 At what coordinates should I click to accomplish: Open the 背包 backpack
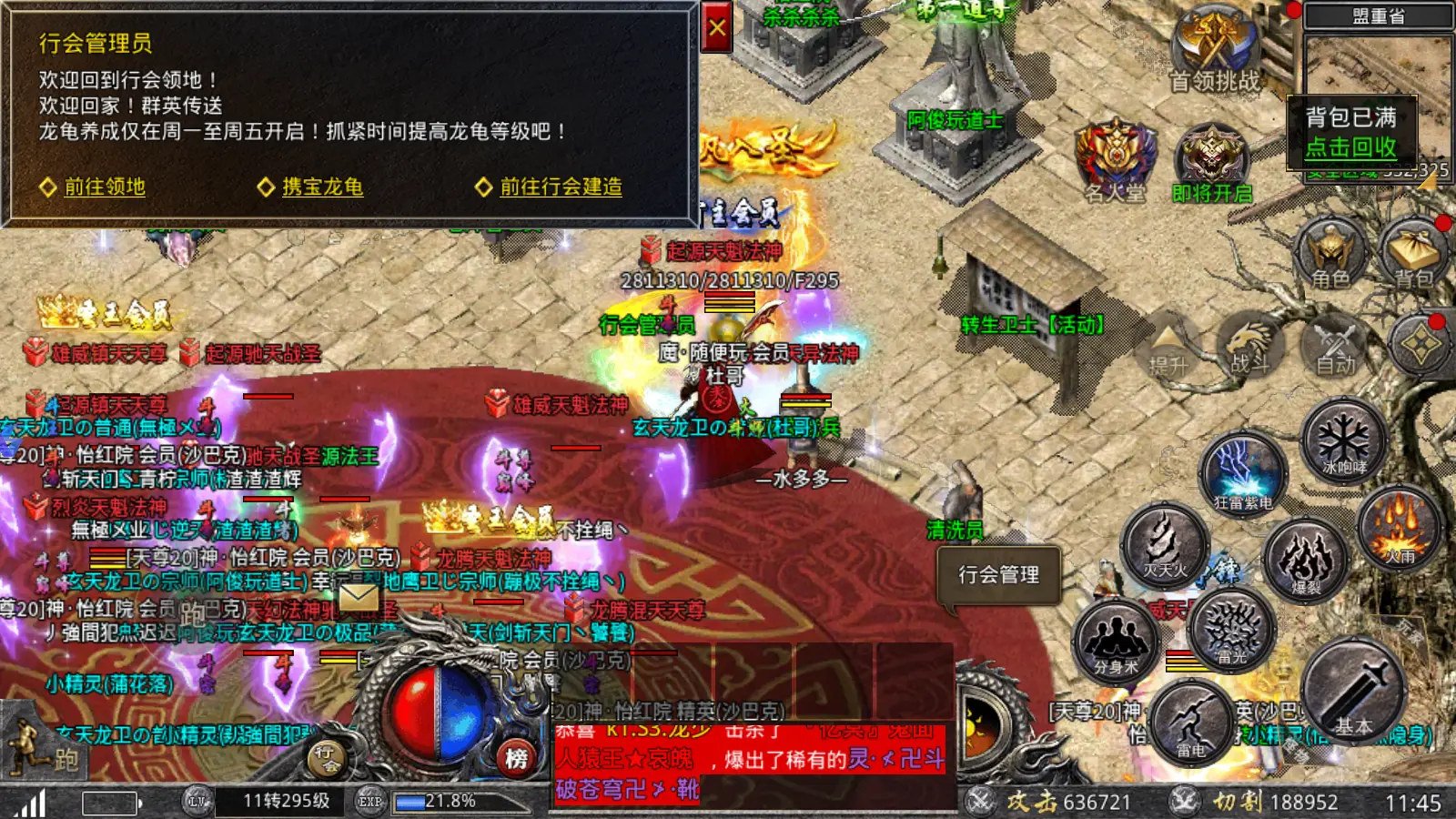coord(1413,253)
